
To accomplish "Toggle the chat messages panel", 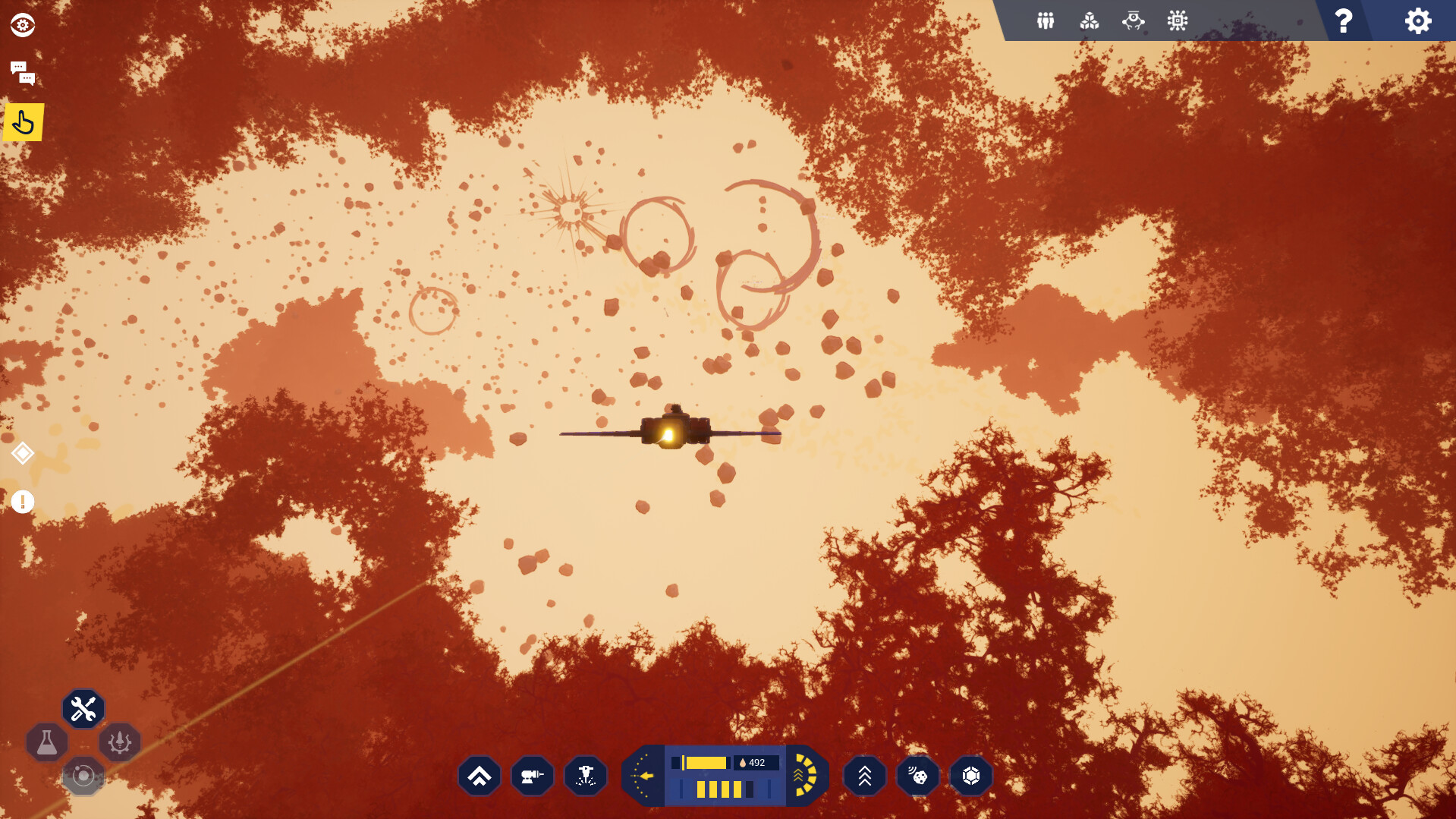I will (24, 73).
